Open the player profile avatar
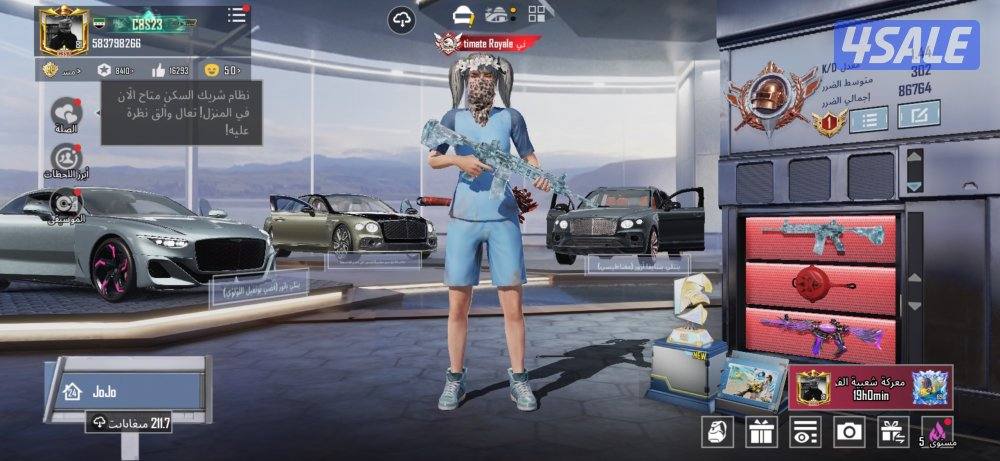This screenshot has height=461, width=1000. click(x=64, y=31)
